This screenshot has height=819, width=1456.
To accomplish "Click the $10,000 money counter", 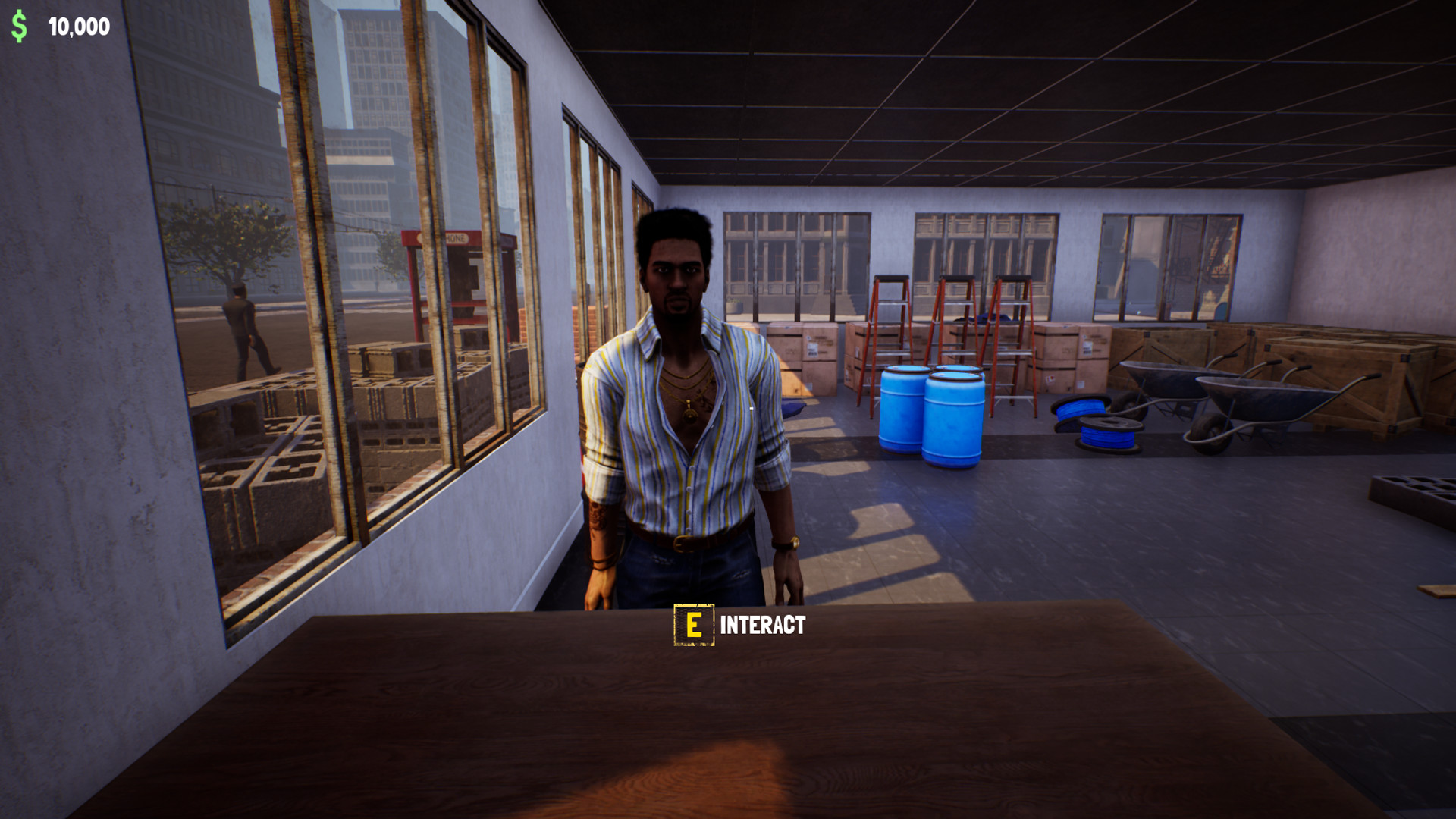I will click(x=78, y=27).
